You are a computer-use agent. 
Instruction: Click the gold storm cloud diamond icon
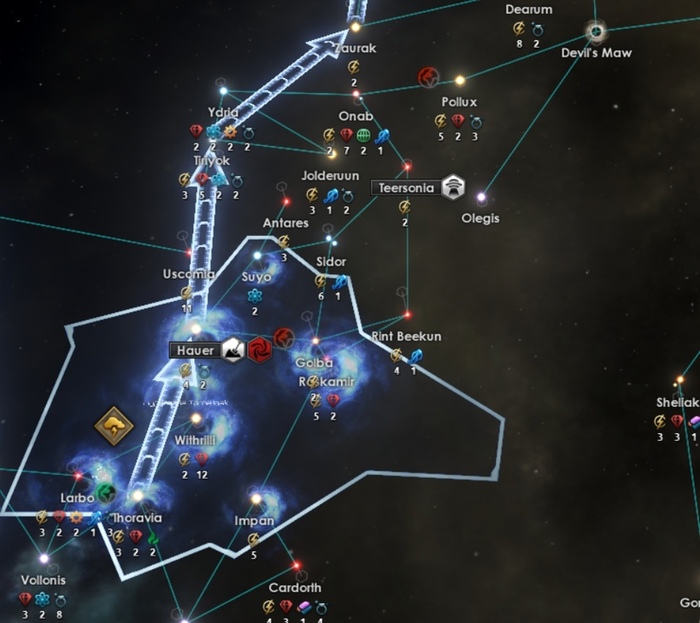click(114, 427)
